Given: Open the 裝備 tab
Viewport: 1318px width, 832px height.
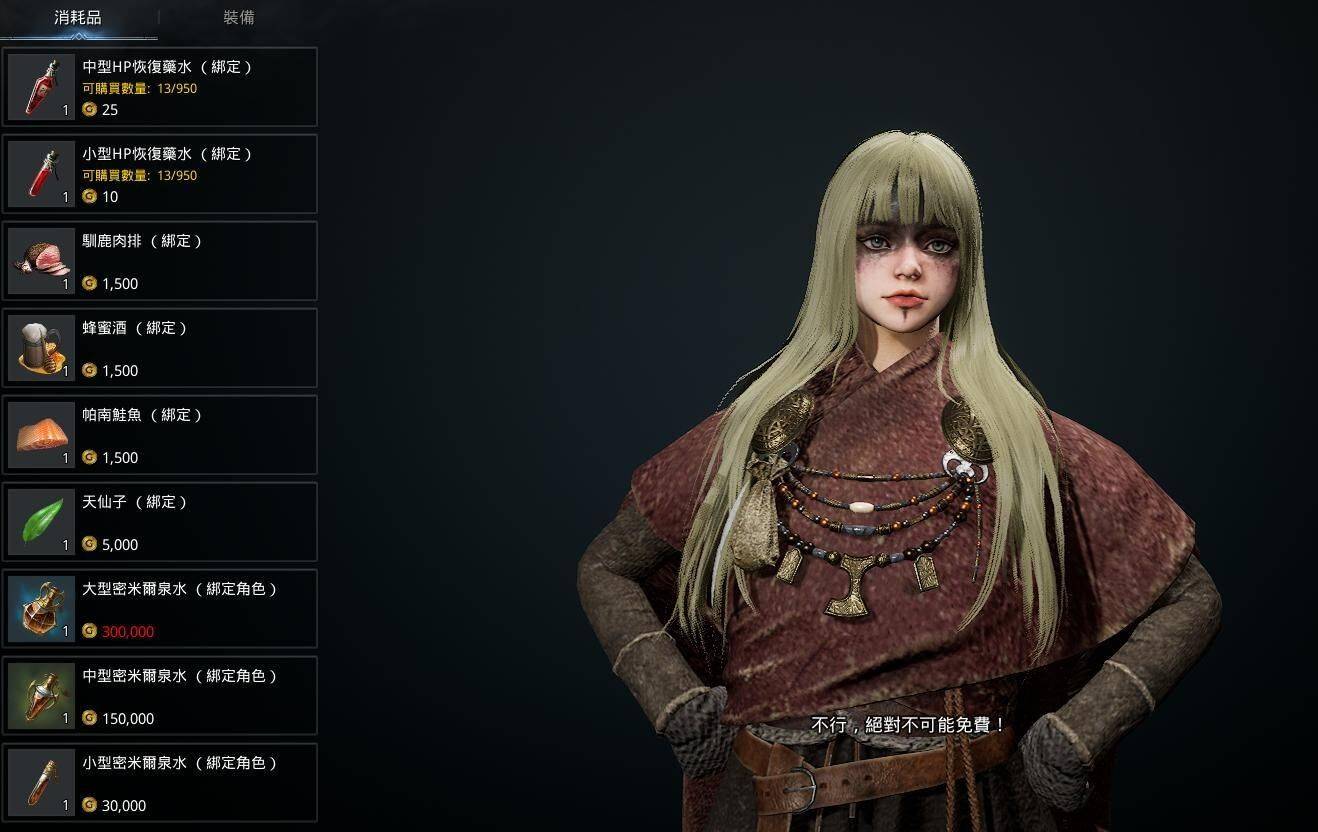Looking at the screenshot, I should (239, 18).
